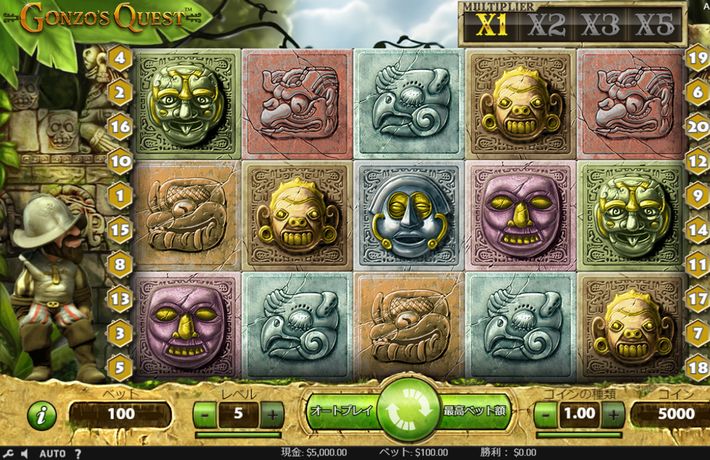Open the green paytable info button
This screenshot has width=710, height=460.
(x=41, y=415)
